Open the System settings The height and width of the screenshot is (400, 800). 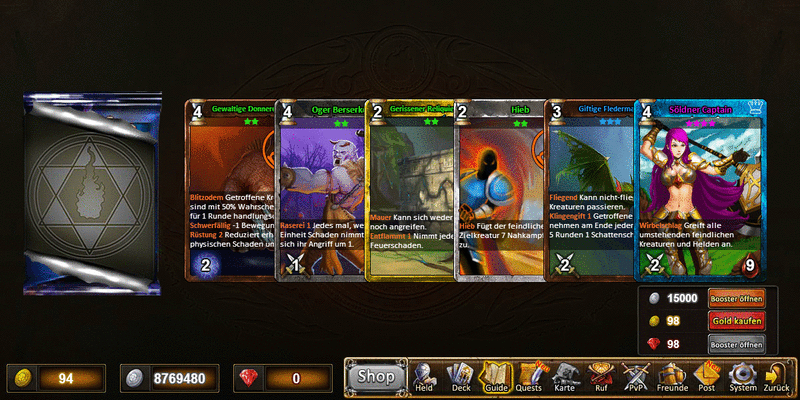[x=742, y=376]
